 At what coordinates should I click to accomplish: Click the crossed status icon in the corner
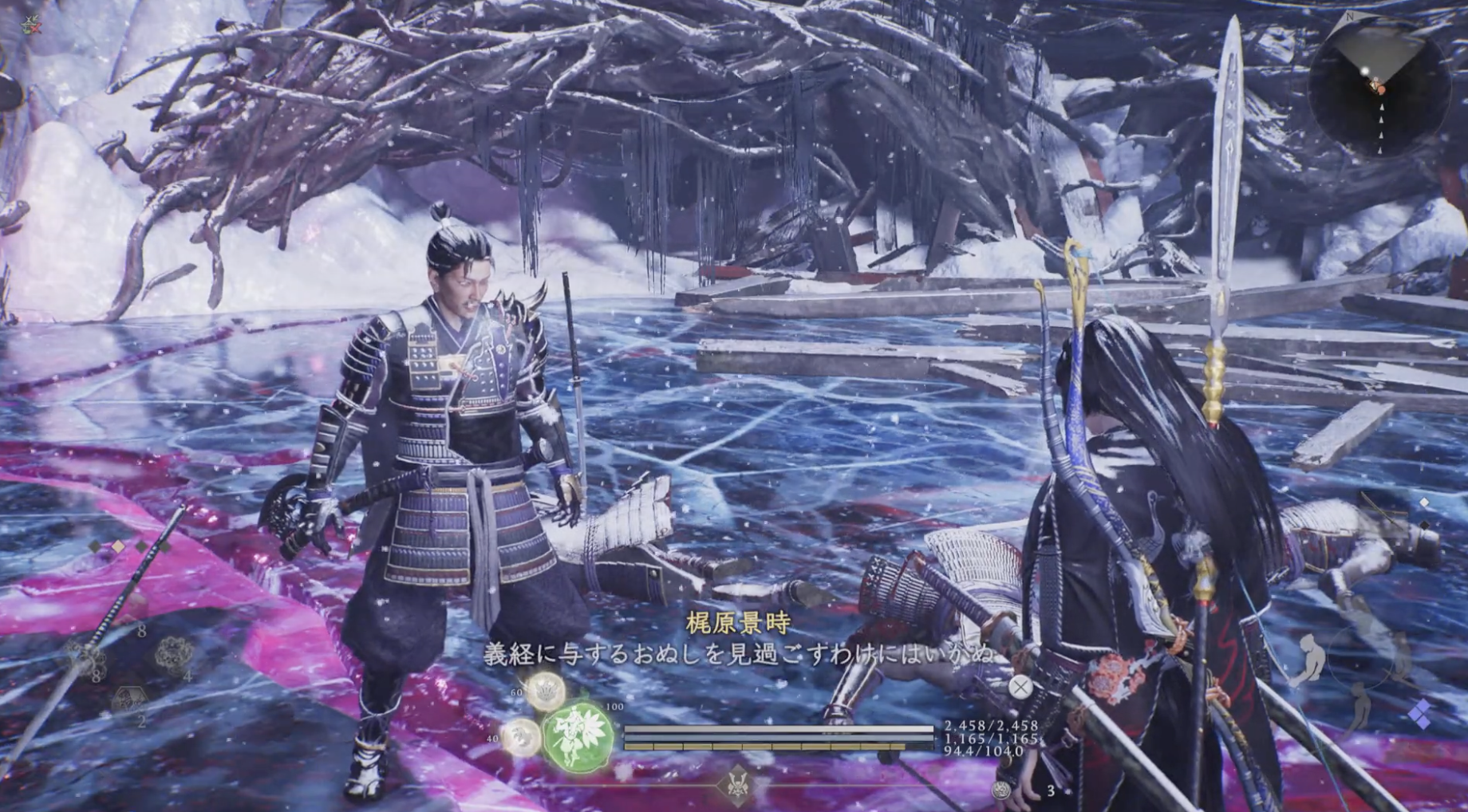click(29, 26)
